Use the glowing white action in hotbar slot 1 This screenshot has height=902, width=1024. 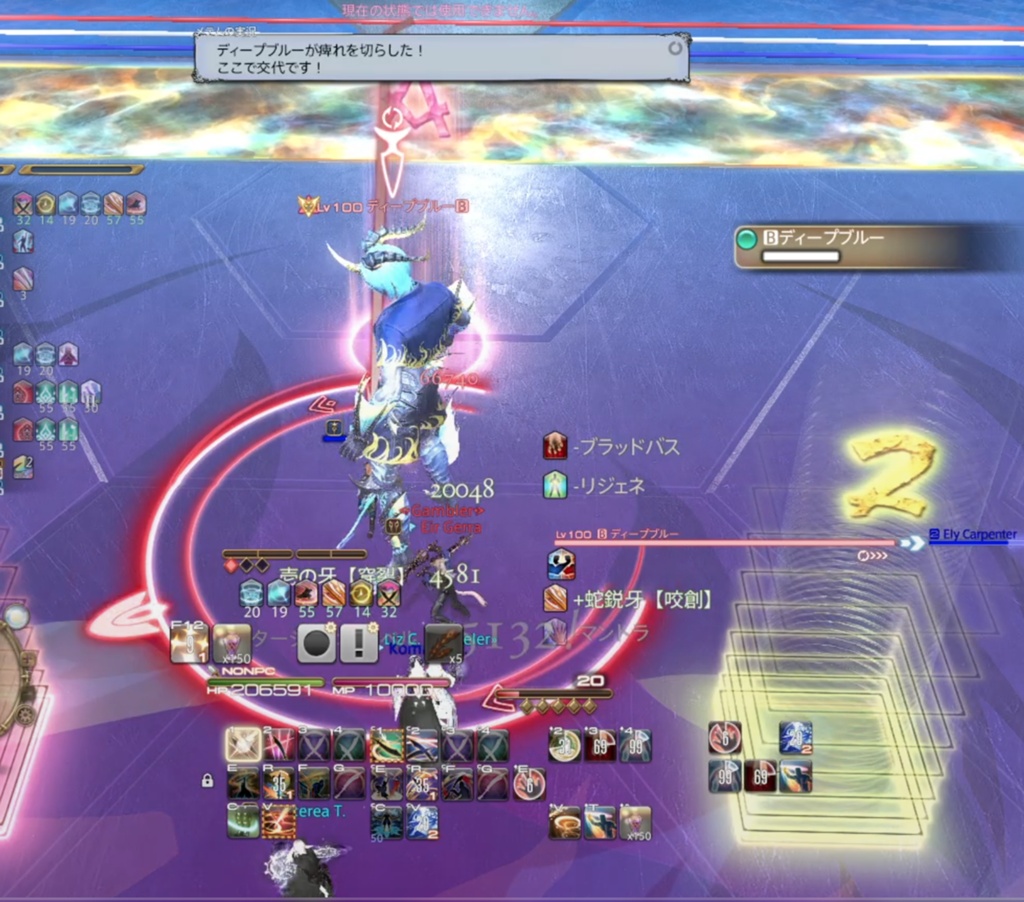coord(243,745)
